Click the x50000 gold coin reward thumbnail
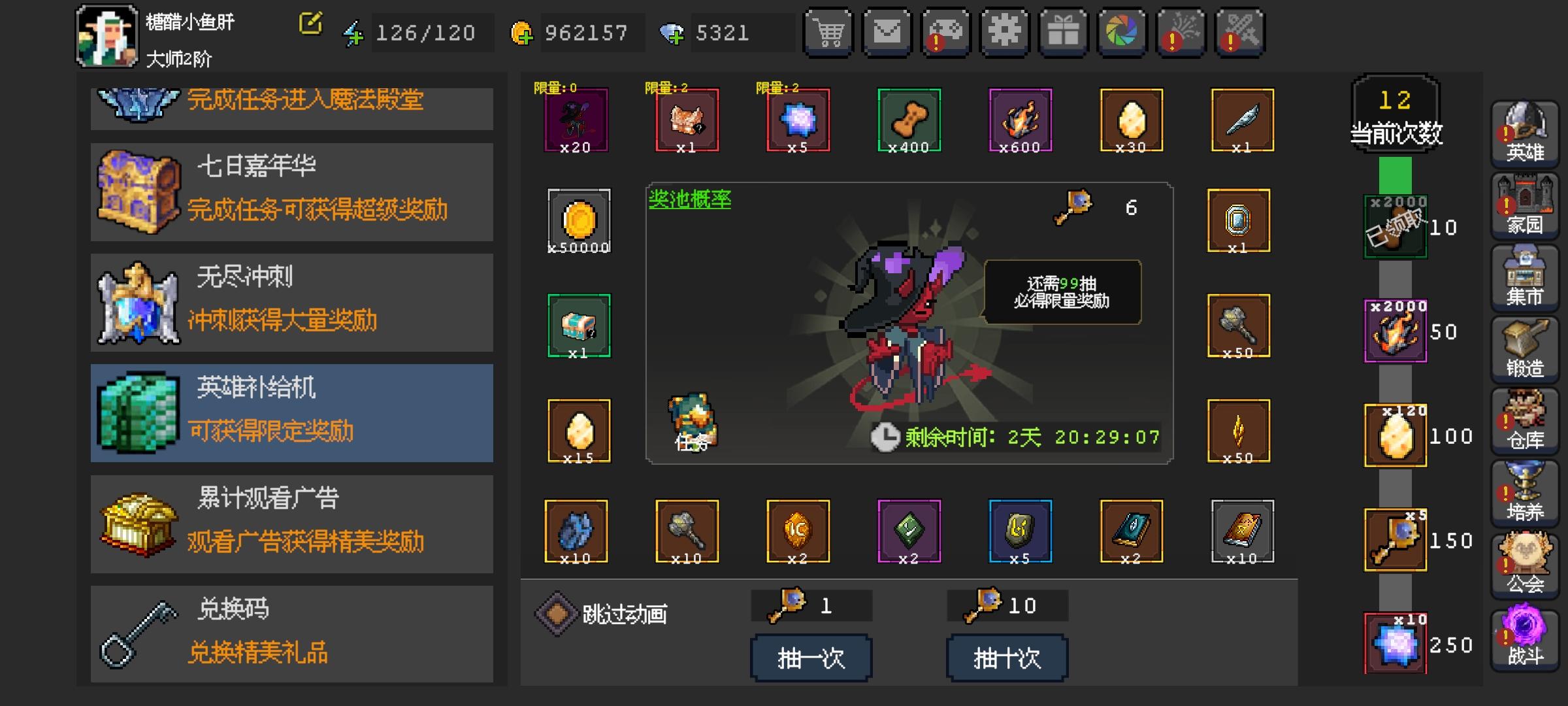Screen dimensions: 1568x706 click(577, 222)
